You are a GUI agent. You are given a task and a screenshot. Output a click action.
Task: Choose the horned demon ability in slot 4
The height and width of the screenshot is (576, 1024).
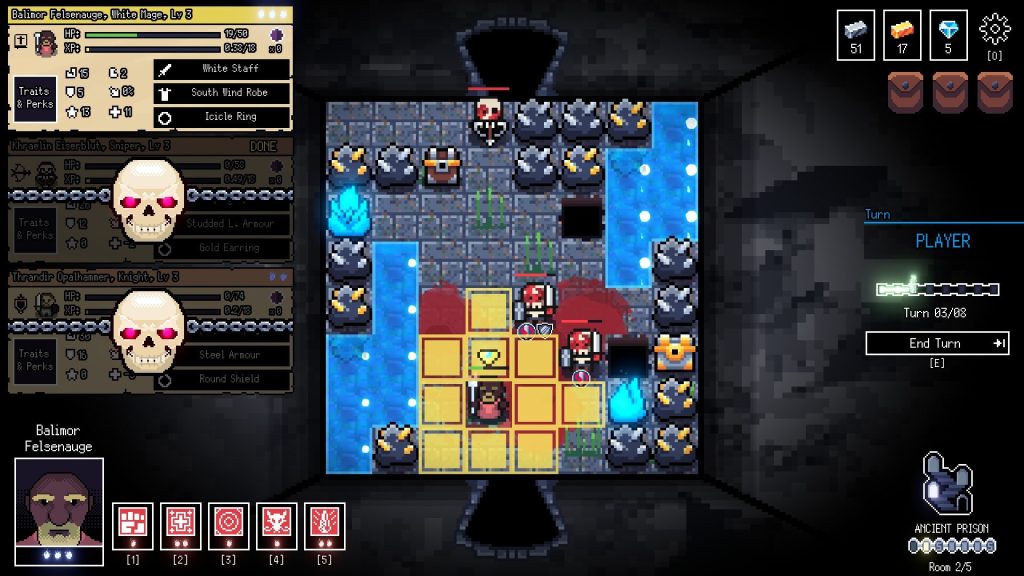tap(277, 523)
